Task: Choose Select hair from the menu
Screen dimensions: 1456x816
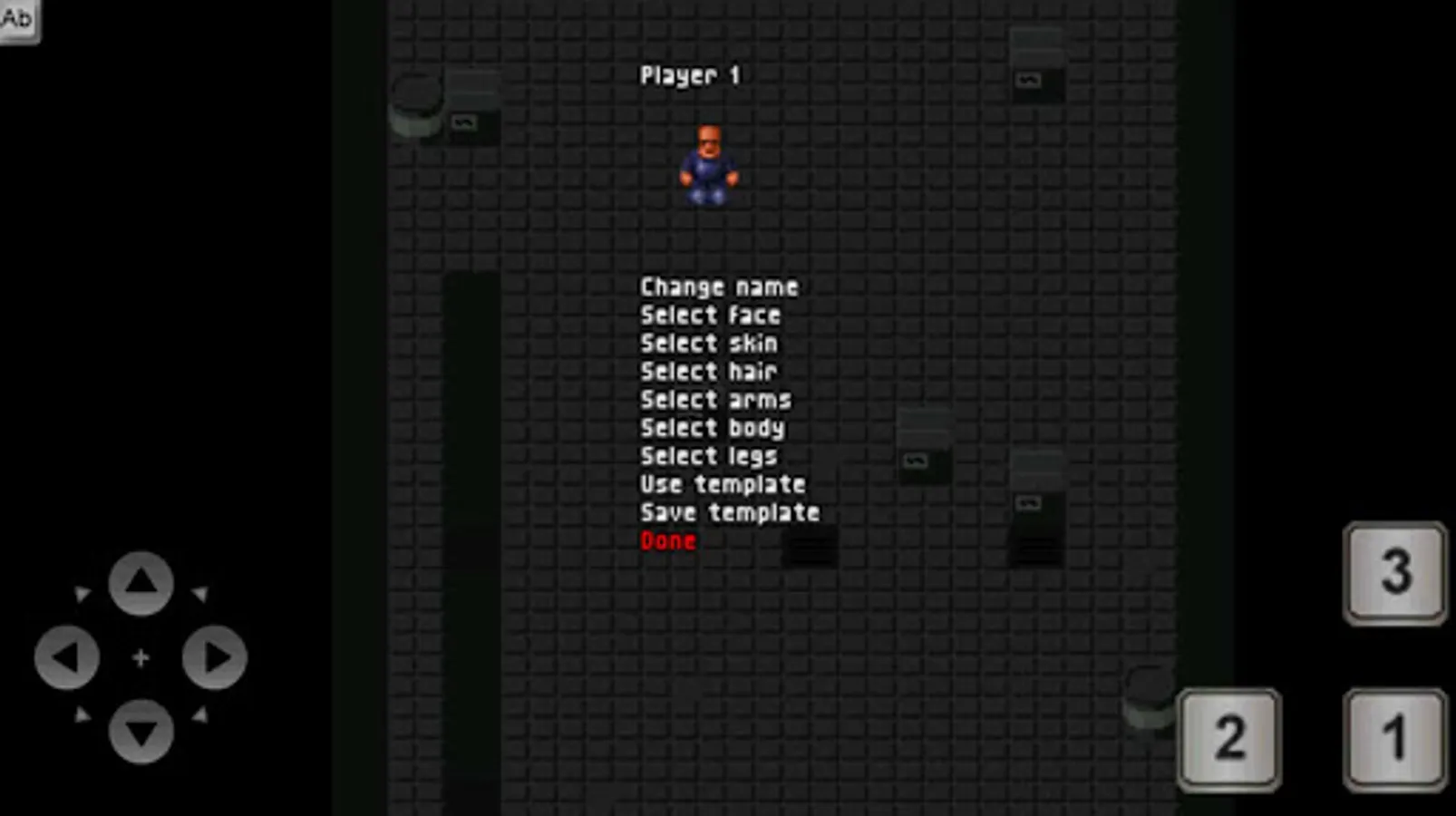Action: pos(708,371)
